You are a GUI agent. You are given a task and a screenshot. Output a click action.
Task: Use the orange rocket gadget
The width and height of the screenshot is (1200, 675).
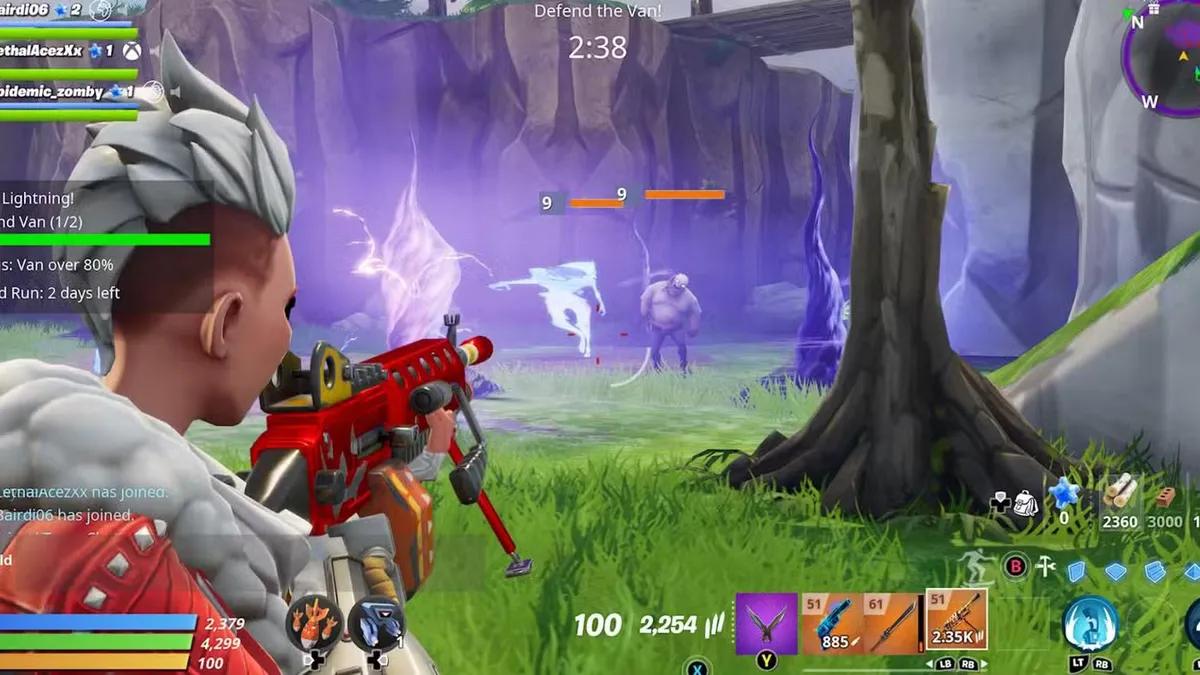pyautogui.click(x=315, y=624)
